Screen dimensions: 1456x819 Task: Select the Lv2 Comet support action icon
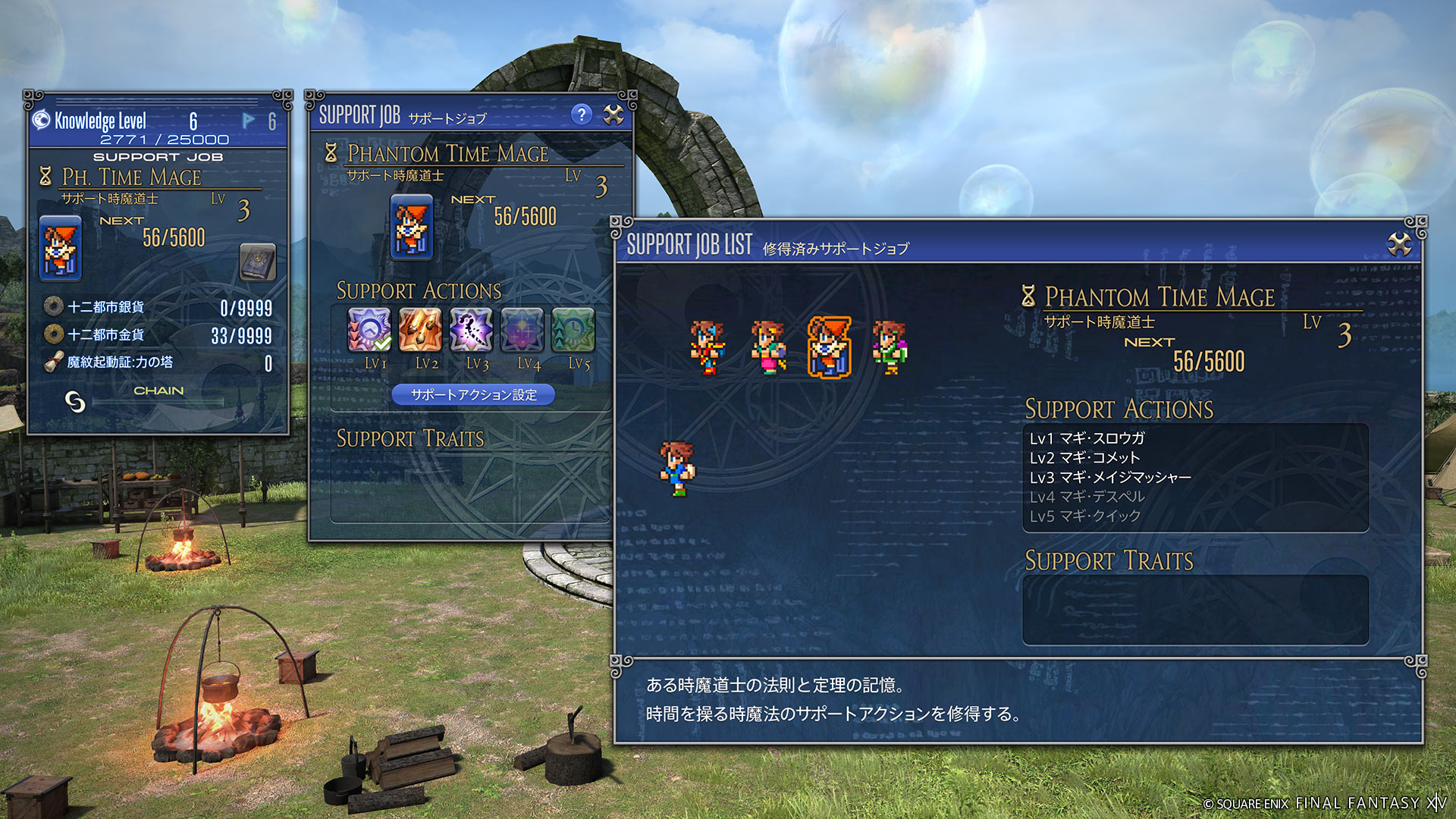pos(420,330)
